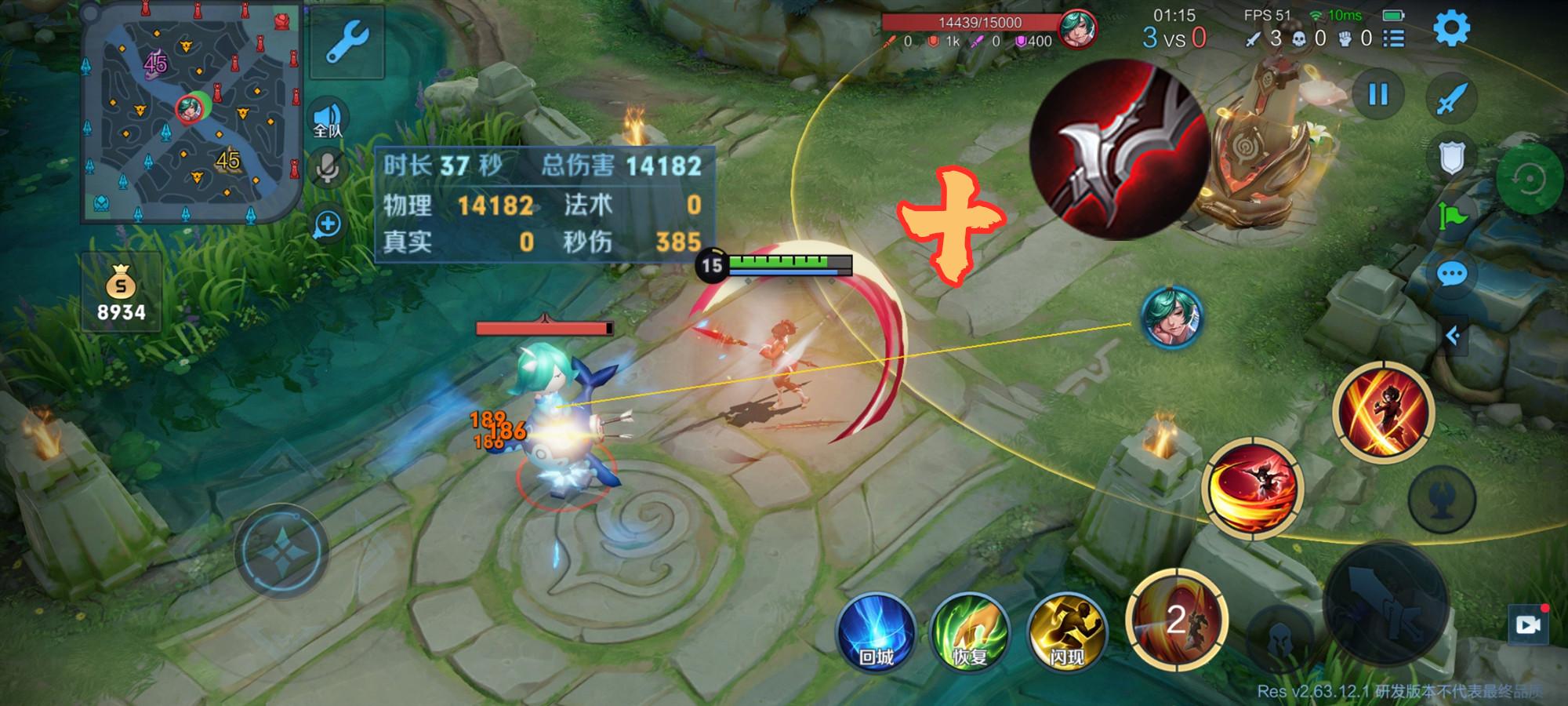This screenshot has width=1568, height=706.
Task: Tap the basic attack sword button
Action: point(1385,606)
